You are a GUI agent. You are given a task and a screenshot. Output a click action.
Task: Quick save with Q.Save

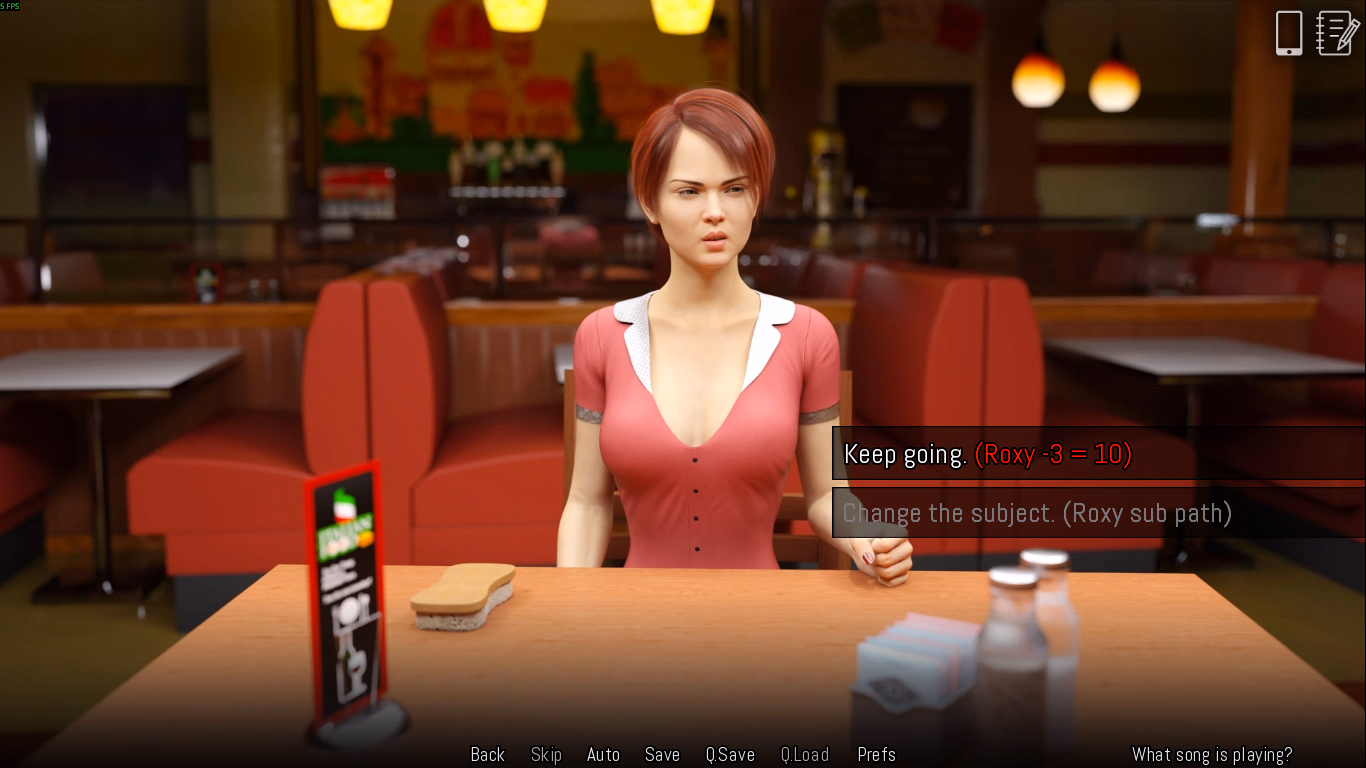(730, 755)
